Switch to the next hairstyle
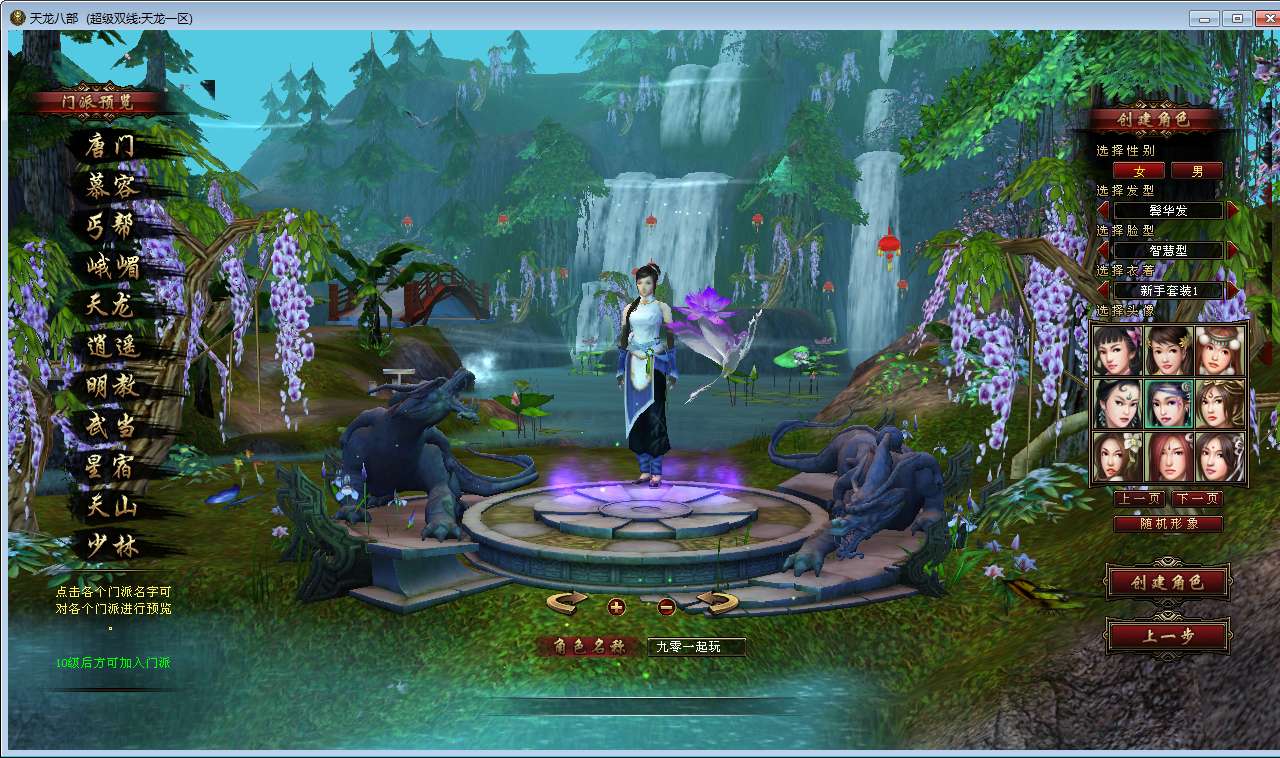Viewport: 1280px width, 758px height. tap(1233, 210)
